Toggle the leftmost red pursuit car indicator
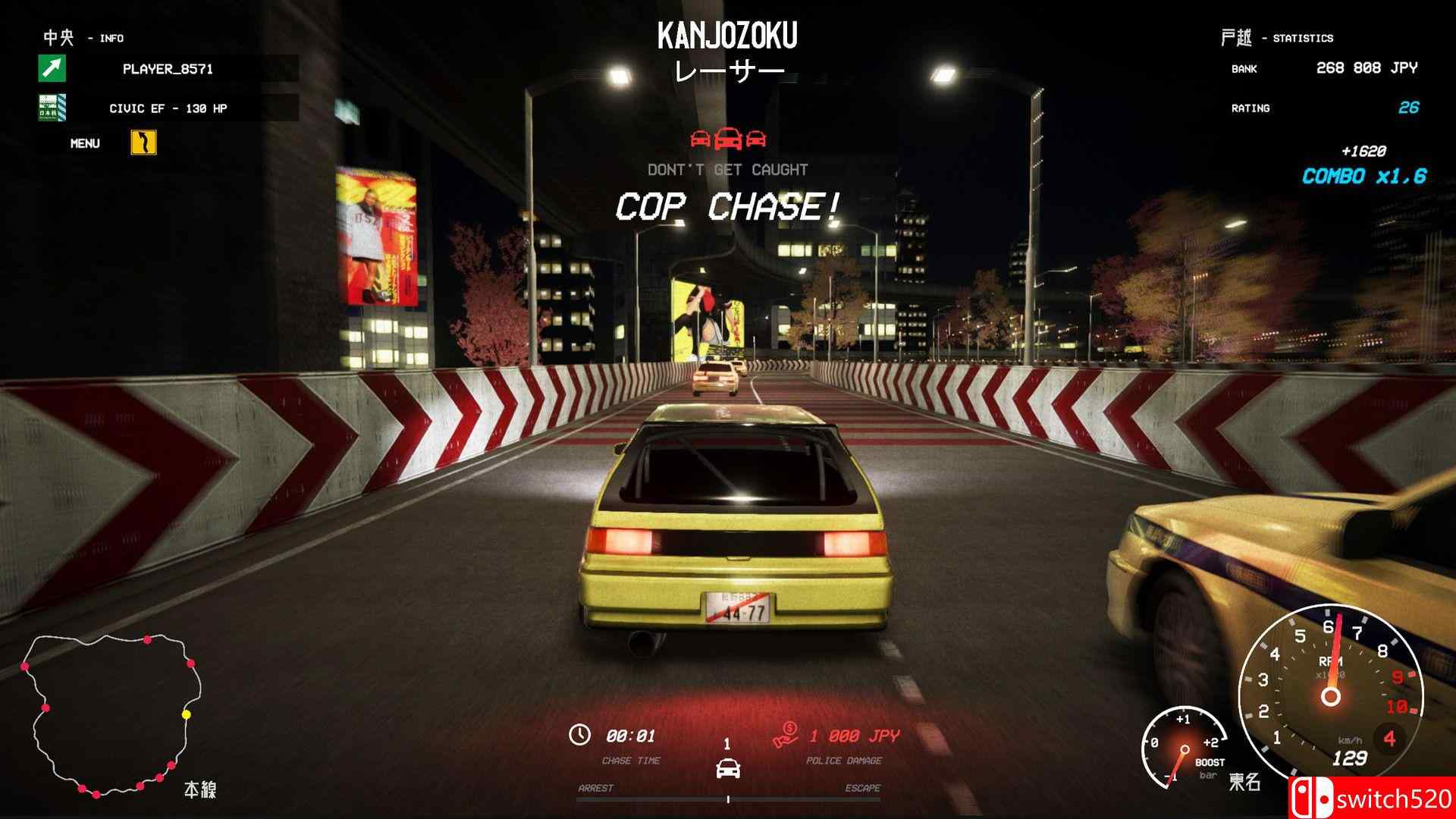The image size is (1456, 819). click(x=698, y=140)
